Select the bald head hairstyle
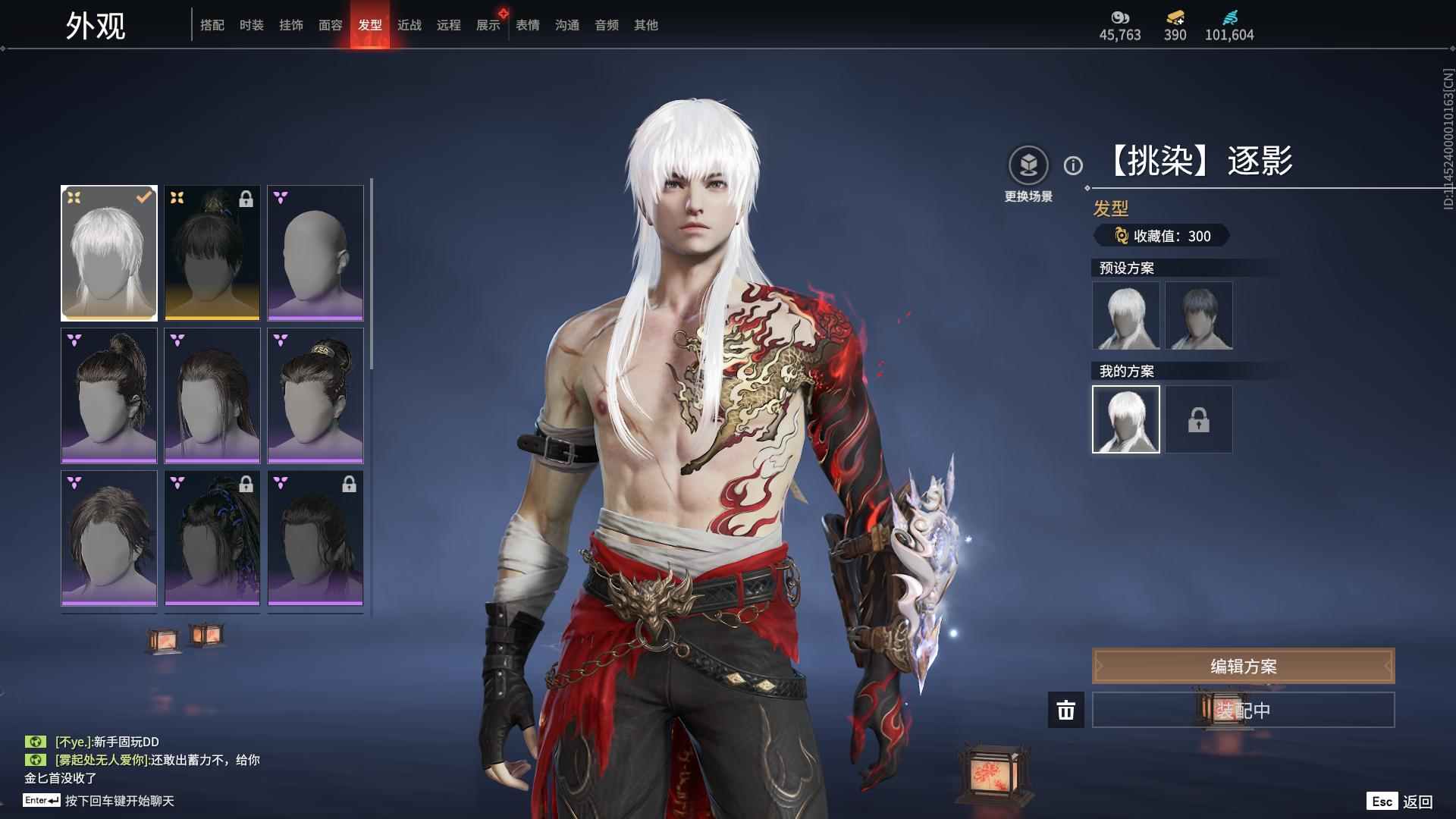The height and width of the screenshot is (819, 1456). 315,253
